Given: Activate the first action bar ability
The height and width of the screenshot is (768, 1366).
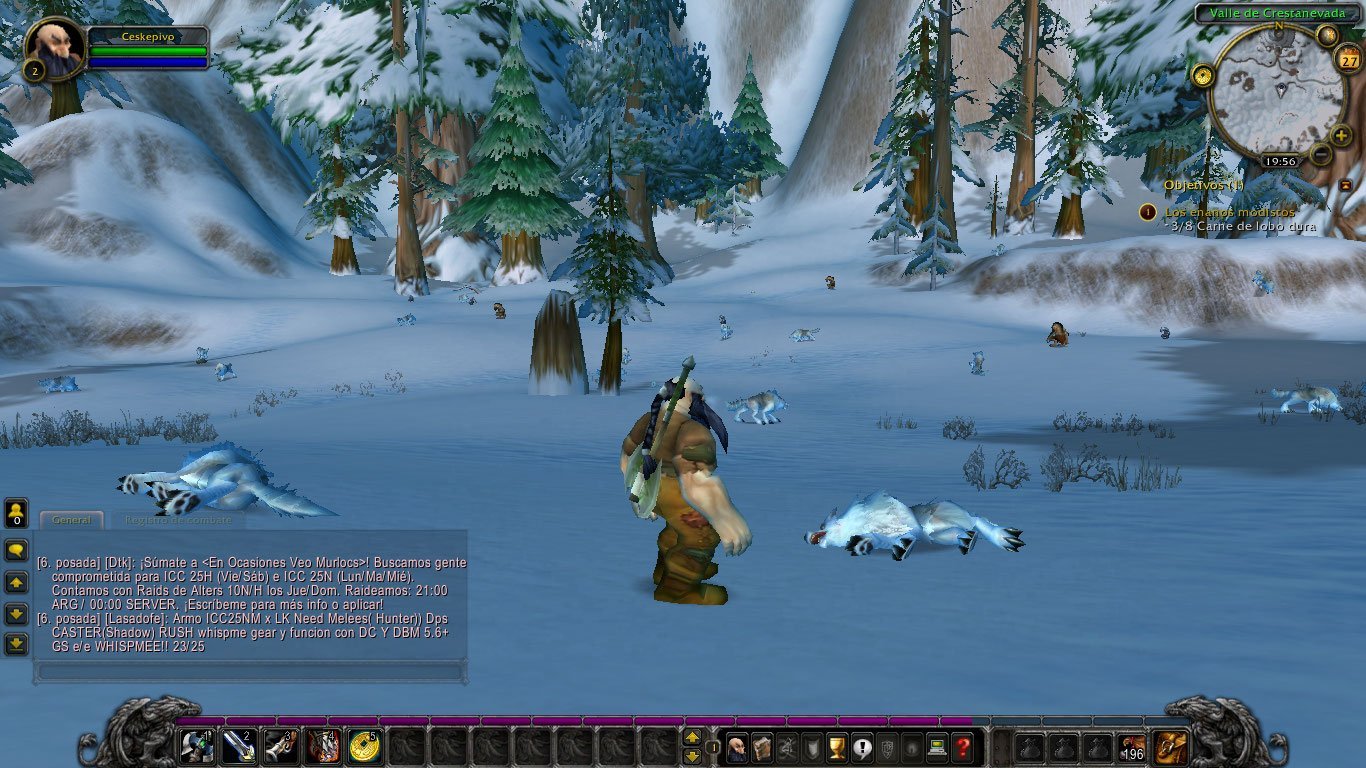Looking at the screenshot, I should tap(197, 746).
